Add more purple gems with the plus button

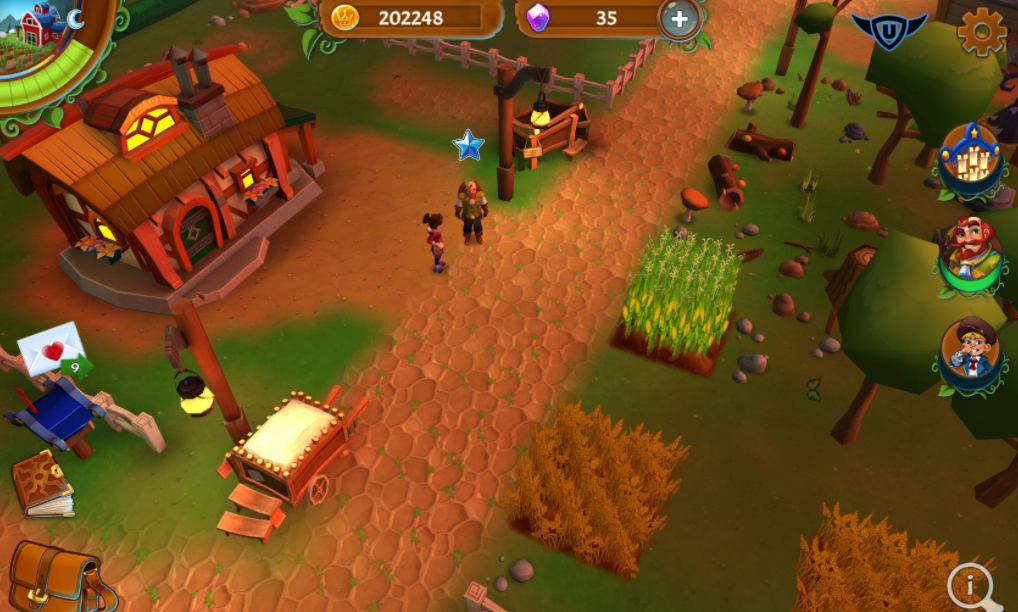(x=679, y=18)
